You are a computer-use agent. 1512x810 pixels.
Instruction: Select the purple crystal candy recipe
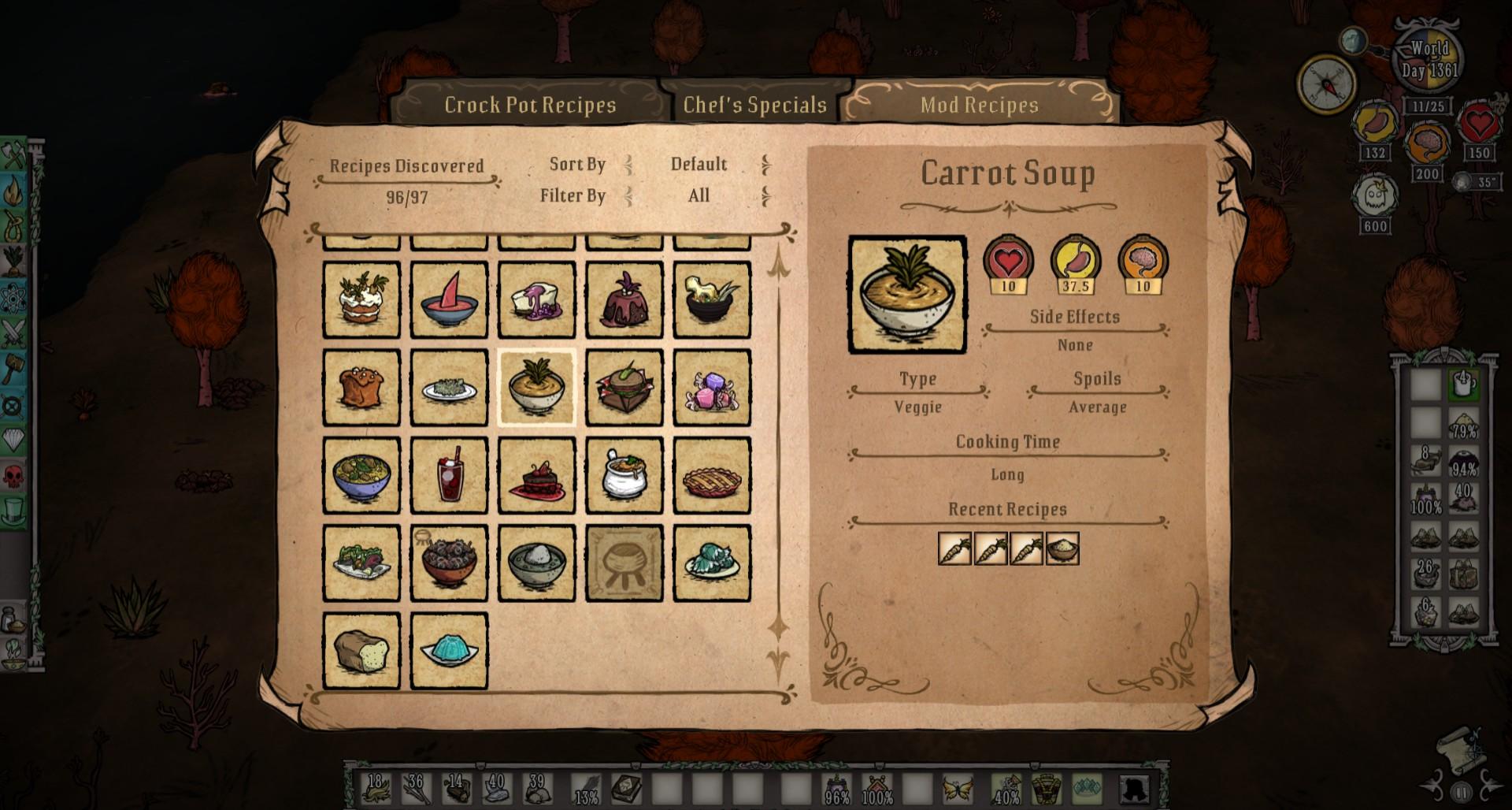(x=712, y=388)
